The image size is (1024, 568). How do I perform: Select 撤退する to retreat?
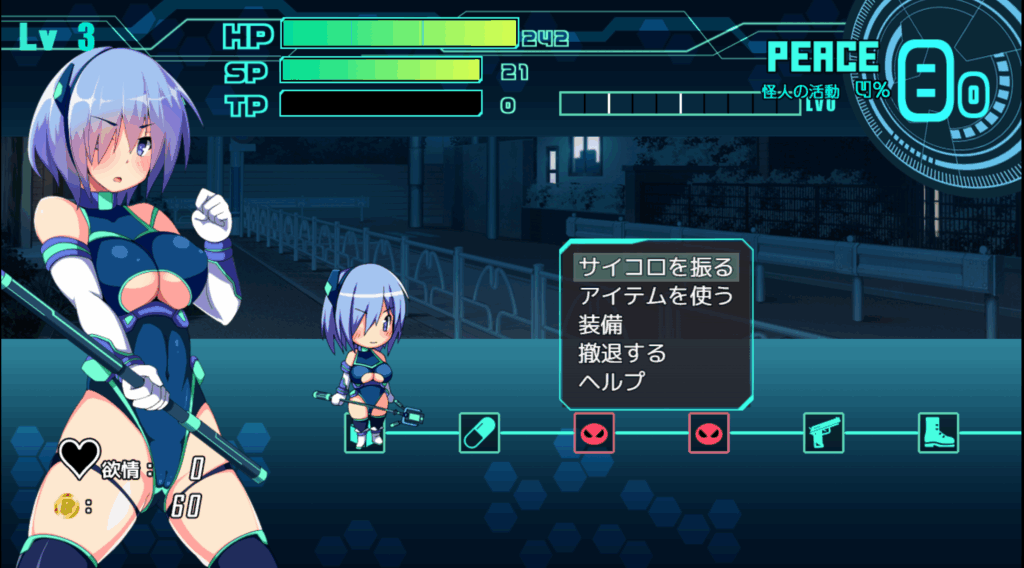(622, 353)
